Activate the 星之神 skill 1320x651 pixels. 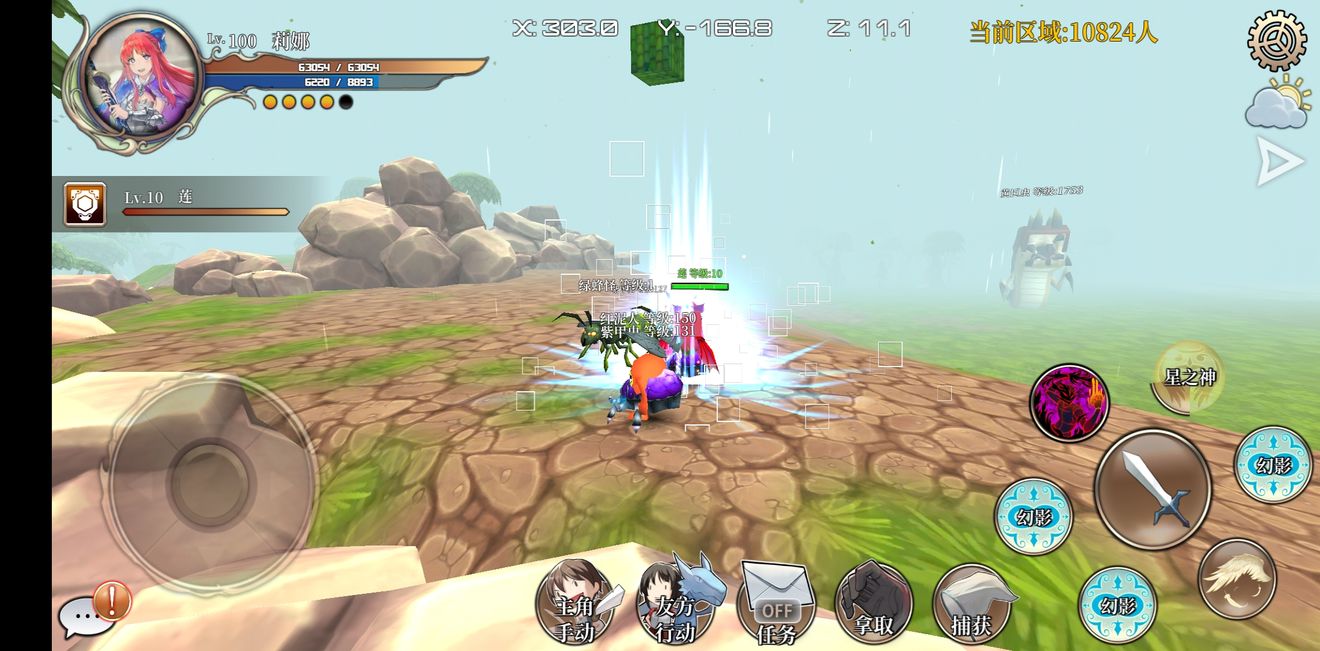pos(1189,378)
